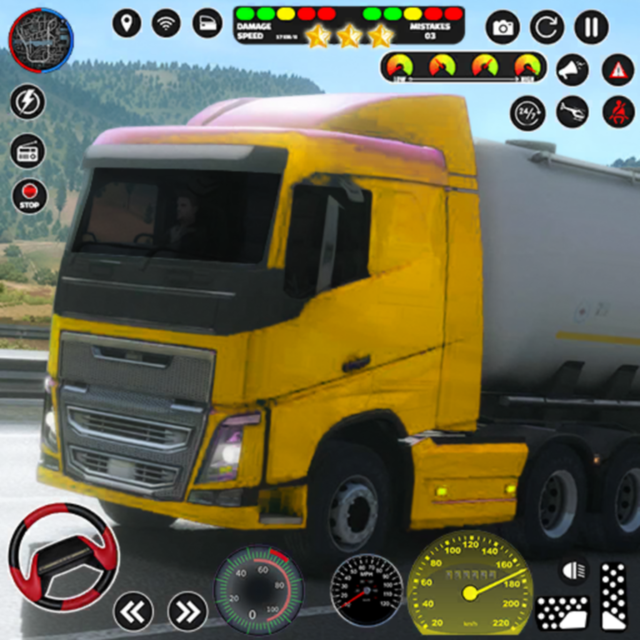Take a screenshot with the camera button
This screenshot has width=640, height=640.
(x=503, y=27)
